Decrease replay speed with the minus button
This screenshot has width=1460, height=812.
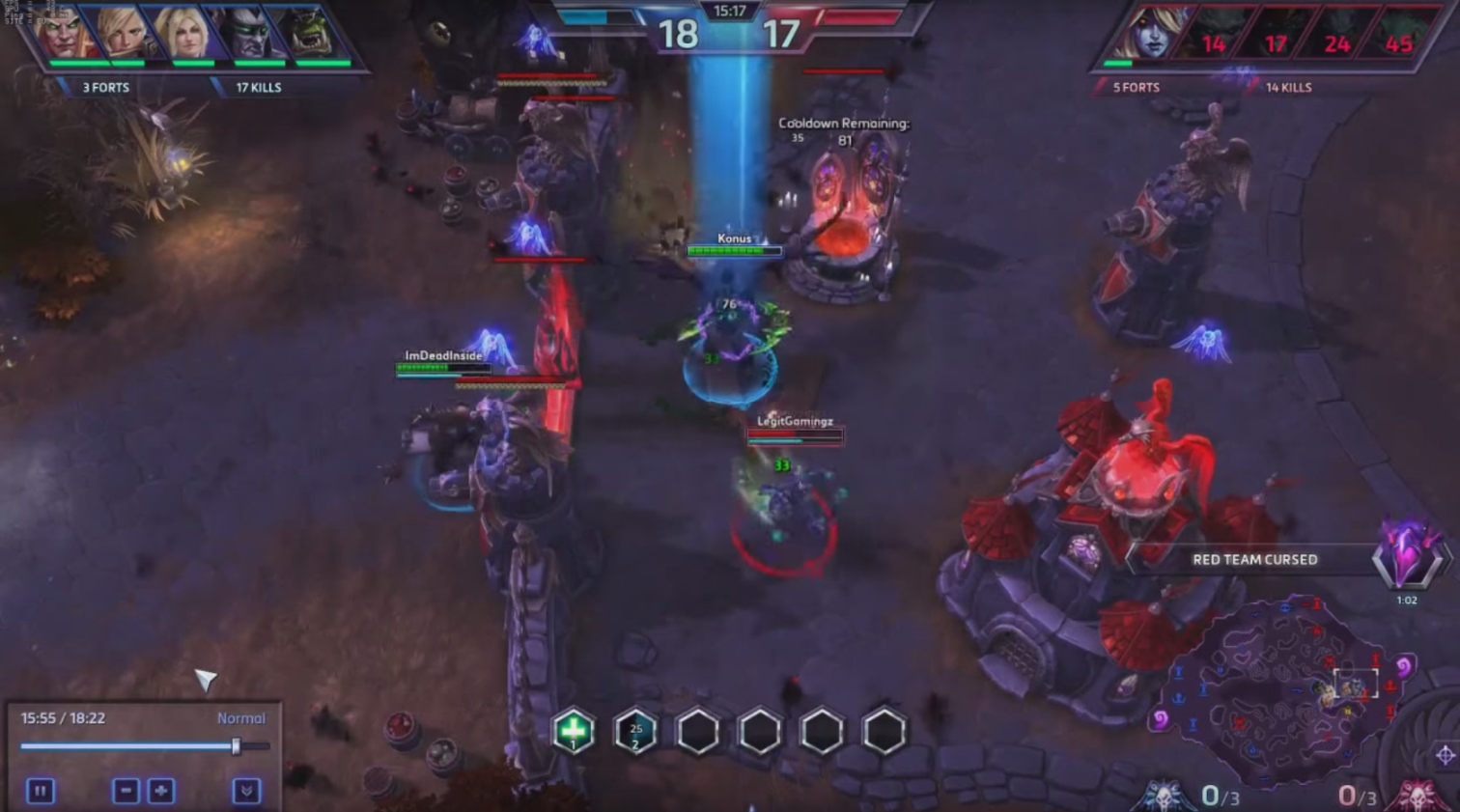(126, 792)
